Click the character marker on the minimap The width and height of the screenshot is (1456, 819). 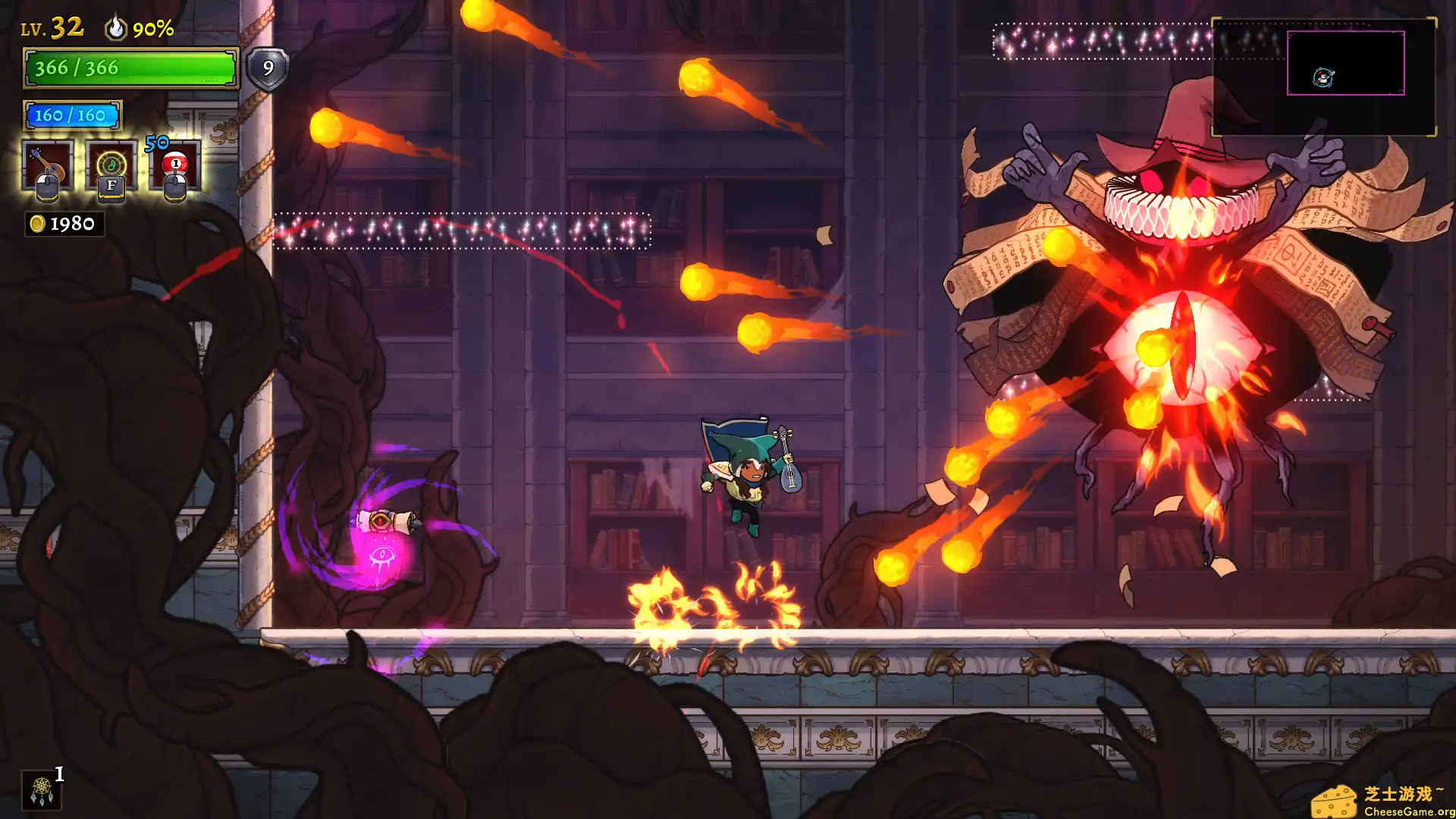pos(1323,77)
